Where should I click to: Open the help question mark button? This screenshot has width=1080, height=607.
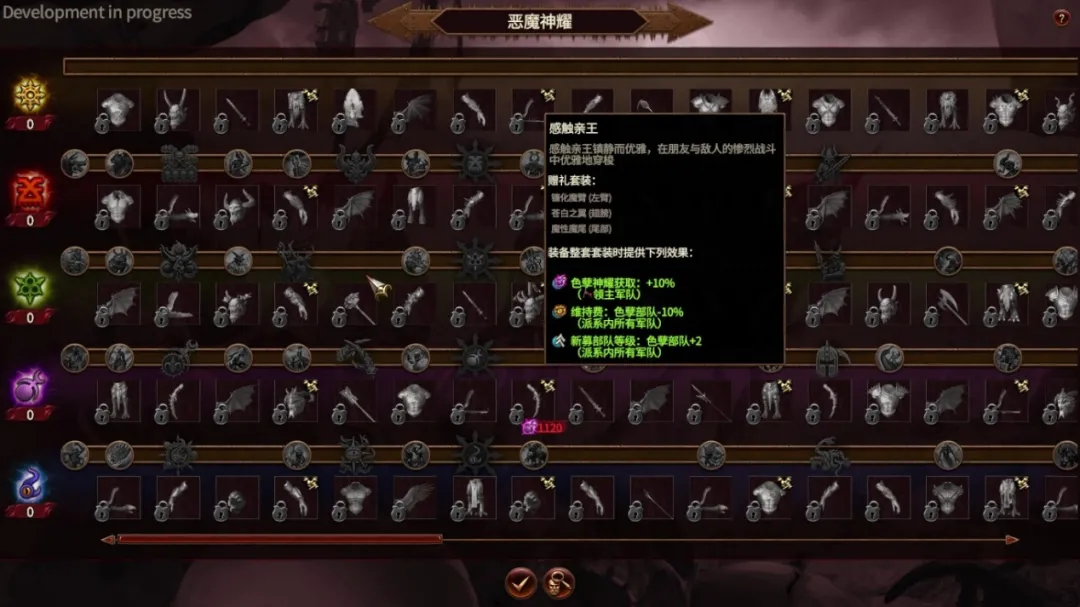[1061, 18]
